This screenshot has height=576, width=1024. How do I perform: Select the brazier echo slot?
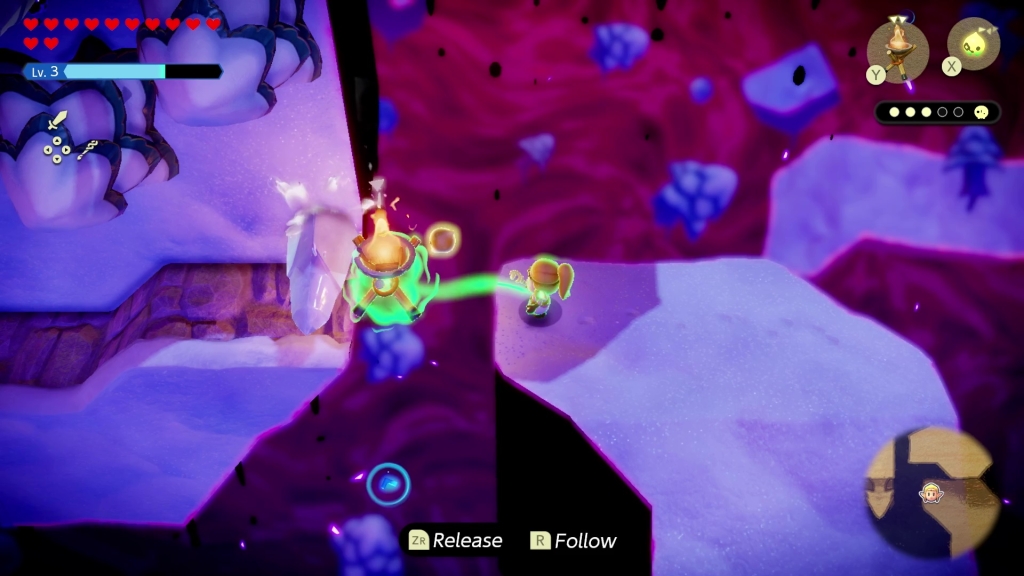[897, 48]
